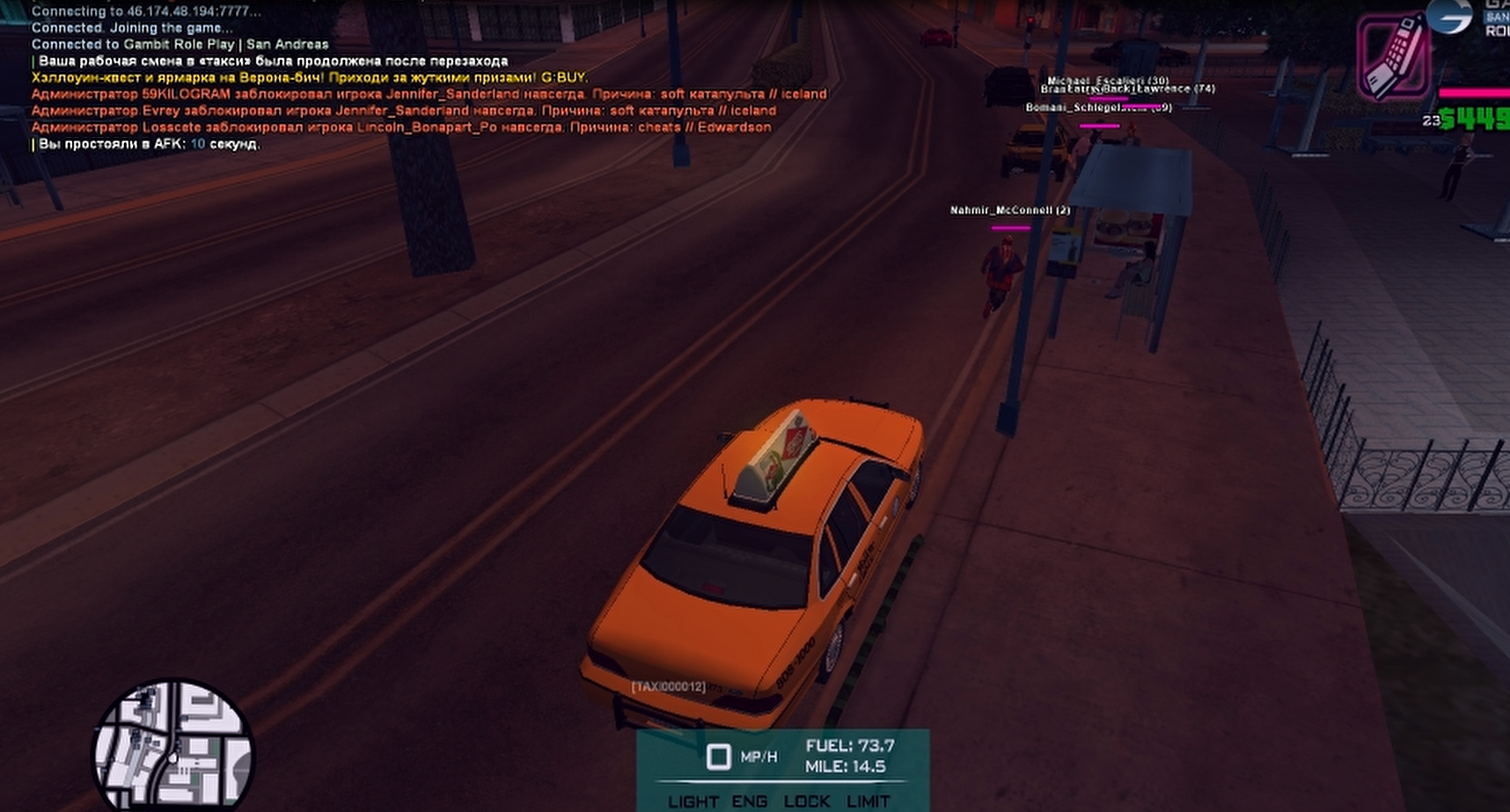
Task: Toggle the ENG engine indicator
Action: pos(749,801)
